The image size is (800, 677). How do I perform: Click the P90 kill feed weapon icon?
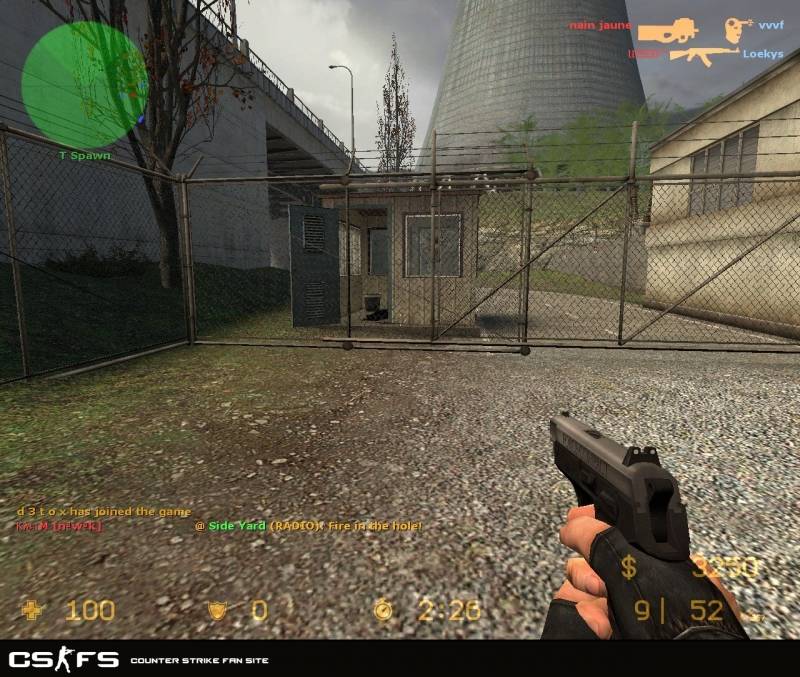[x=668, y=31]
